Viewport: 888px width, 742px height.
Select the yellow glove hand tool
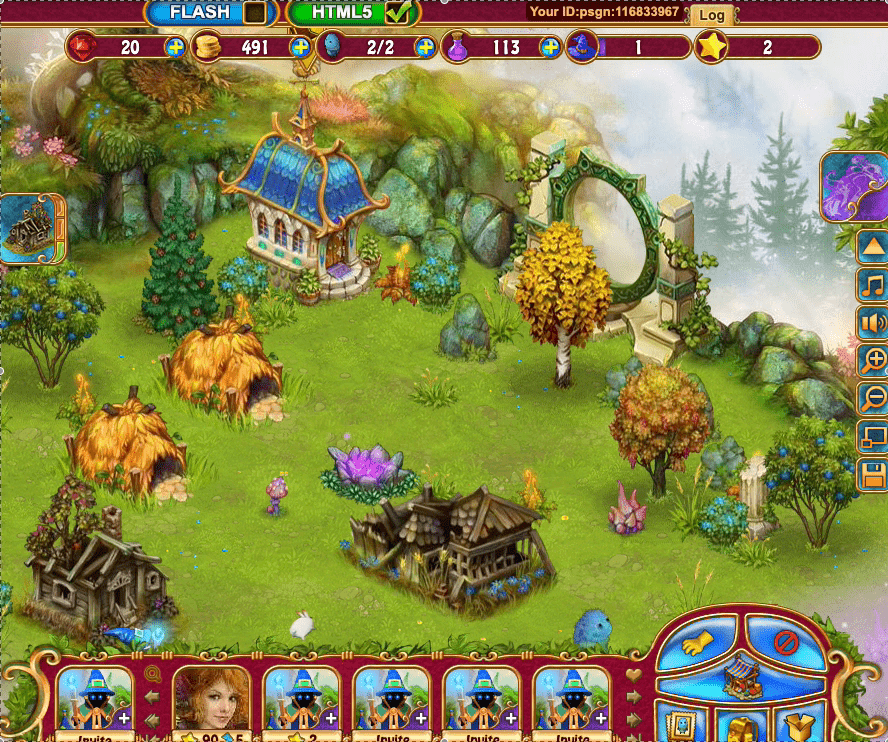(x=696, y=643)
